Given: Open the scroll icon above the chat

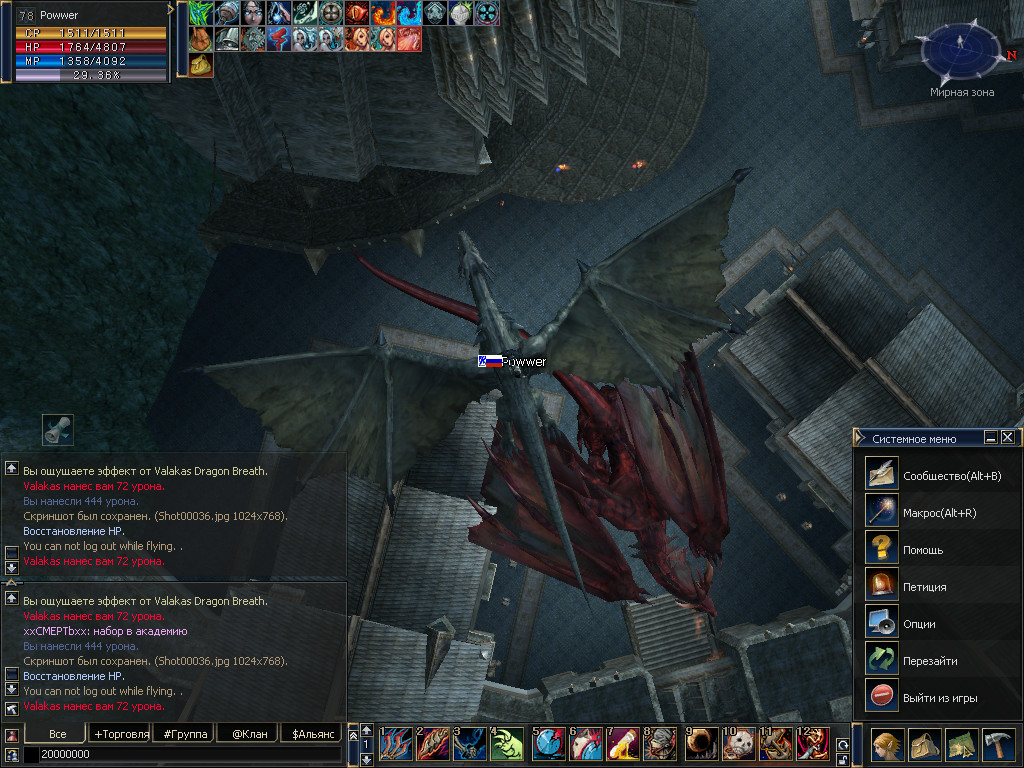Looking at the screenshot, I should [x=58, y=430].
